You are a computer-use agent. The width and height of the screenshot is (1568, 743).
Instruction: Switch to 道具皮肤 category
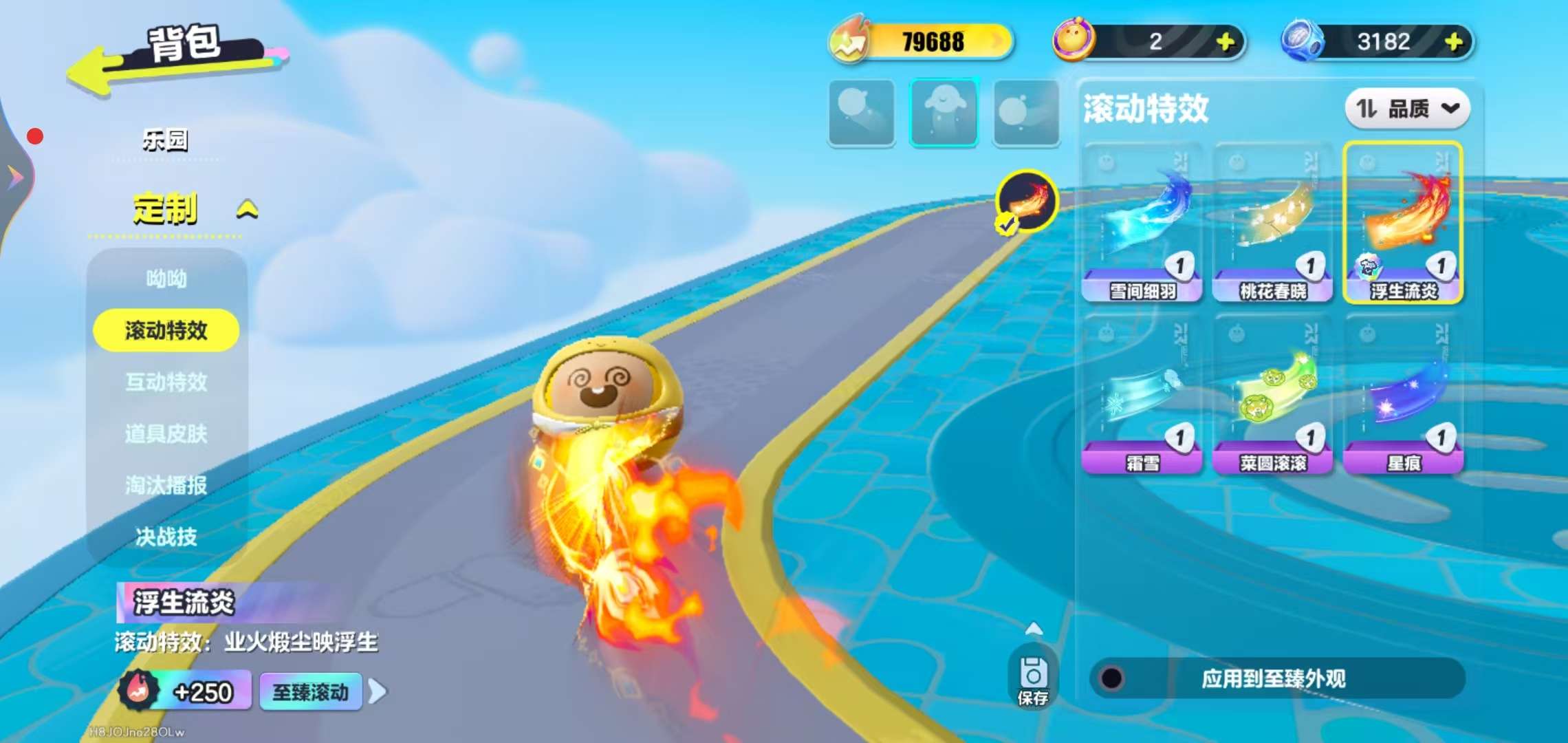[166, 433]
